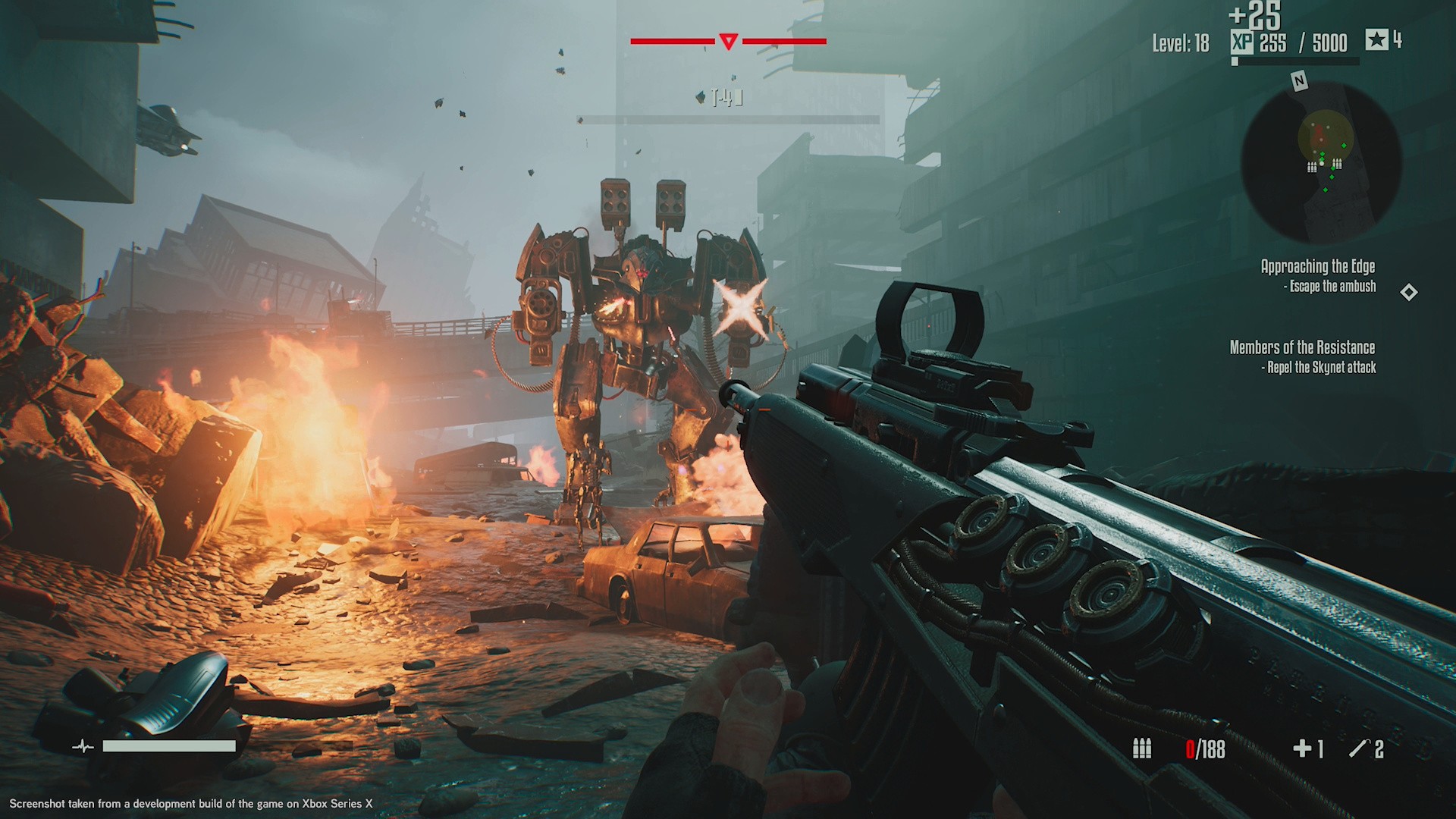Click the north compass marker on the minimap
1456x819 pixels.
point(1299,81)
